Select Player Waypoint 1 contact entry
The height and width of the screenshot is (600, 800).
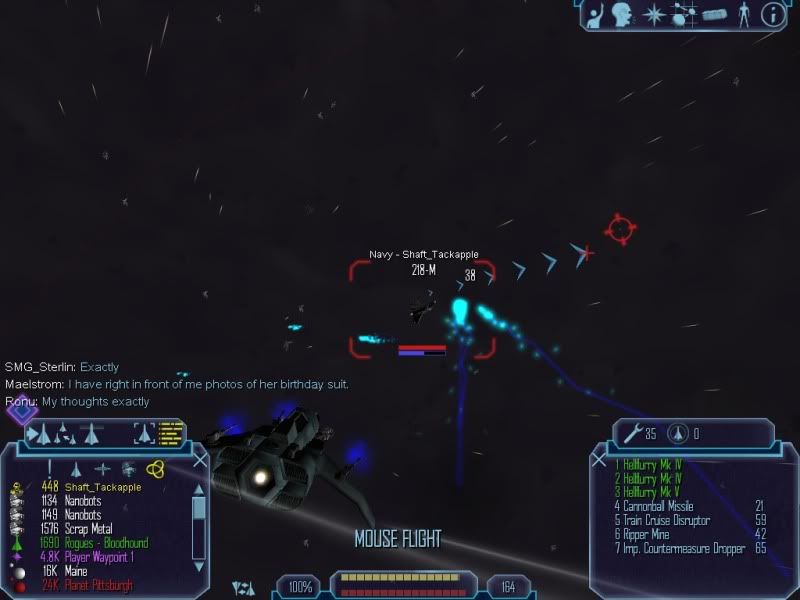tap(98, 557)
